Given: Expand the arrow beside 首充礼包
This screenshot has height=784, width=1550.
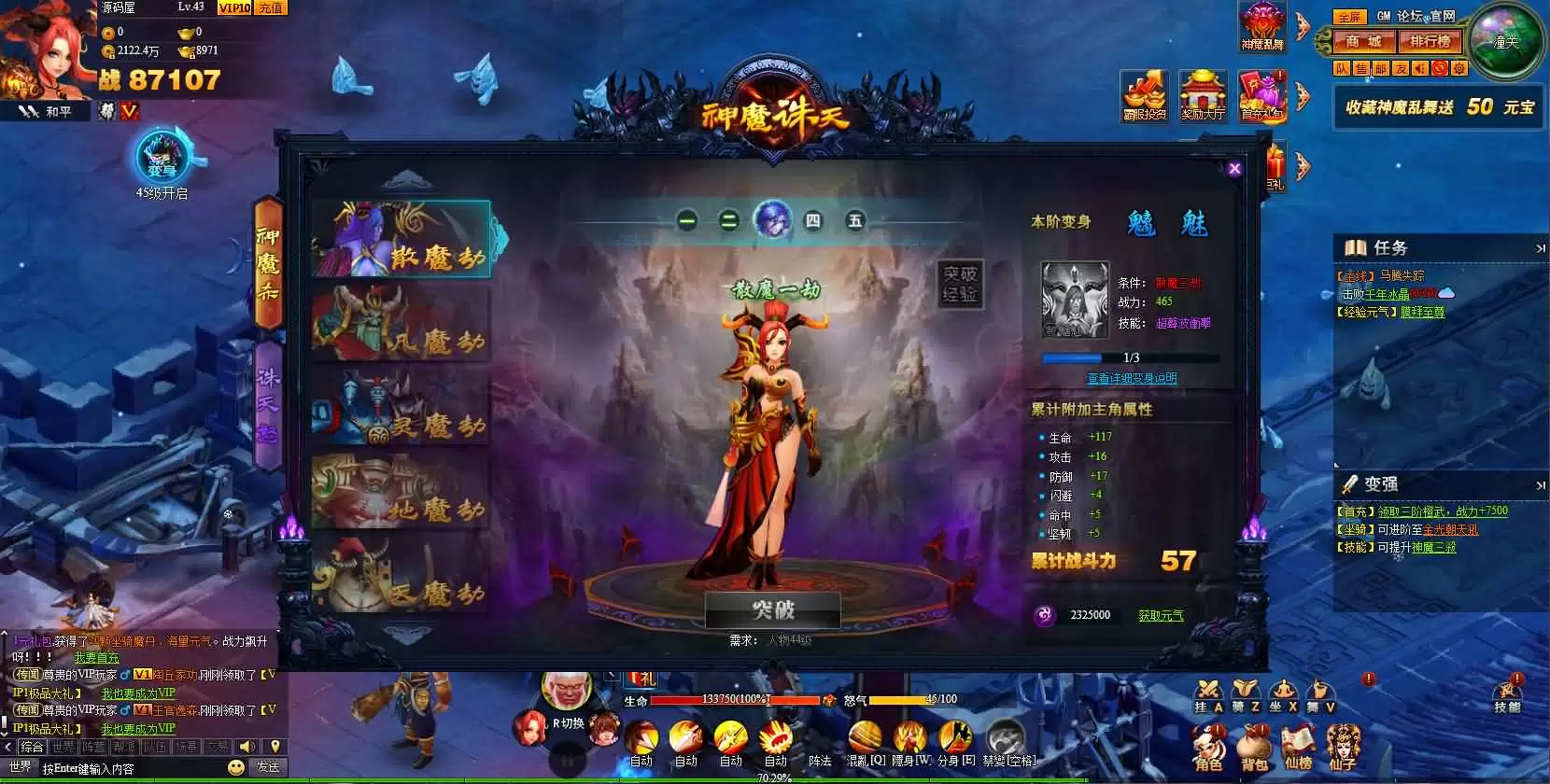Looking at the screenshot, I should coord(1300,95).
